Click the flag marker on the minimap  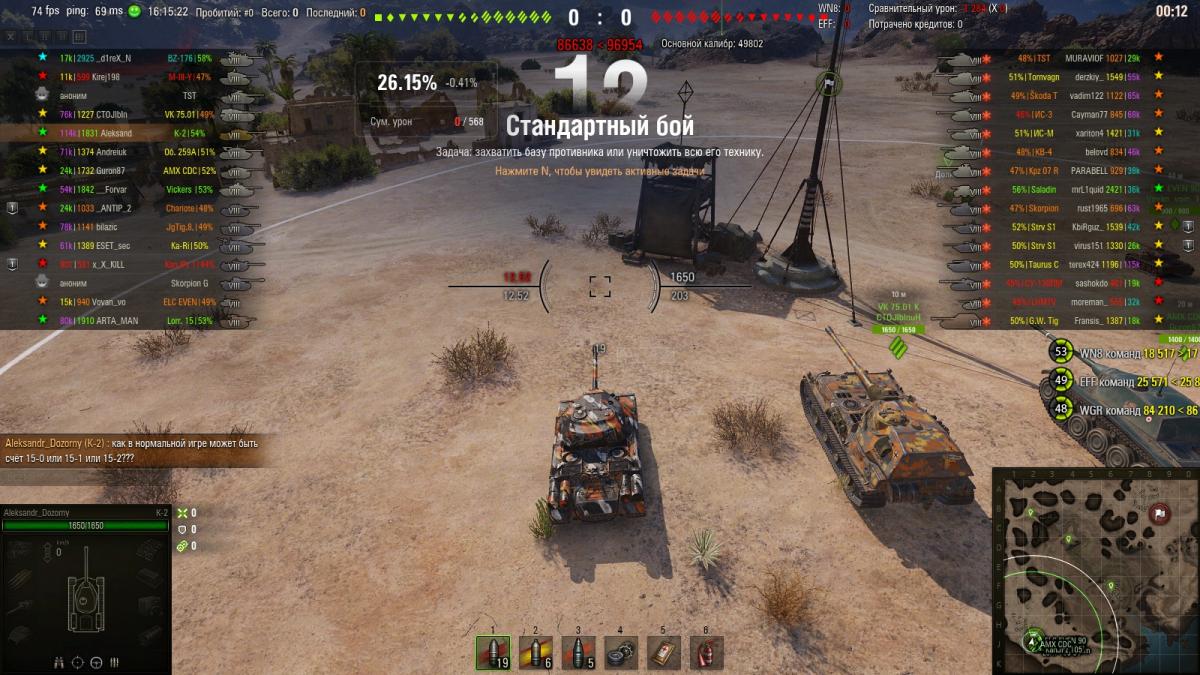(1160, 514)
